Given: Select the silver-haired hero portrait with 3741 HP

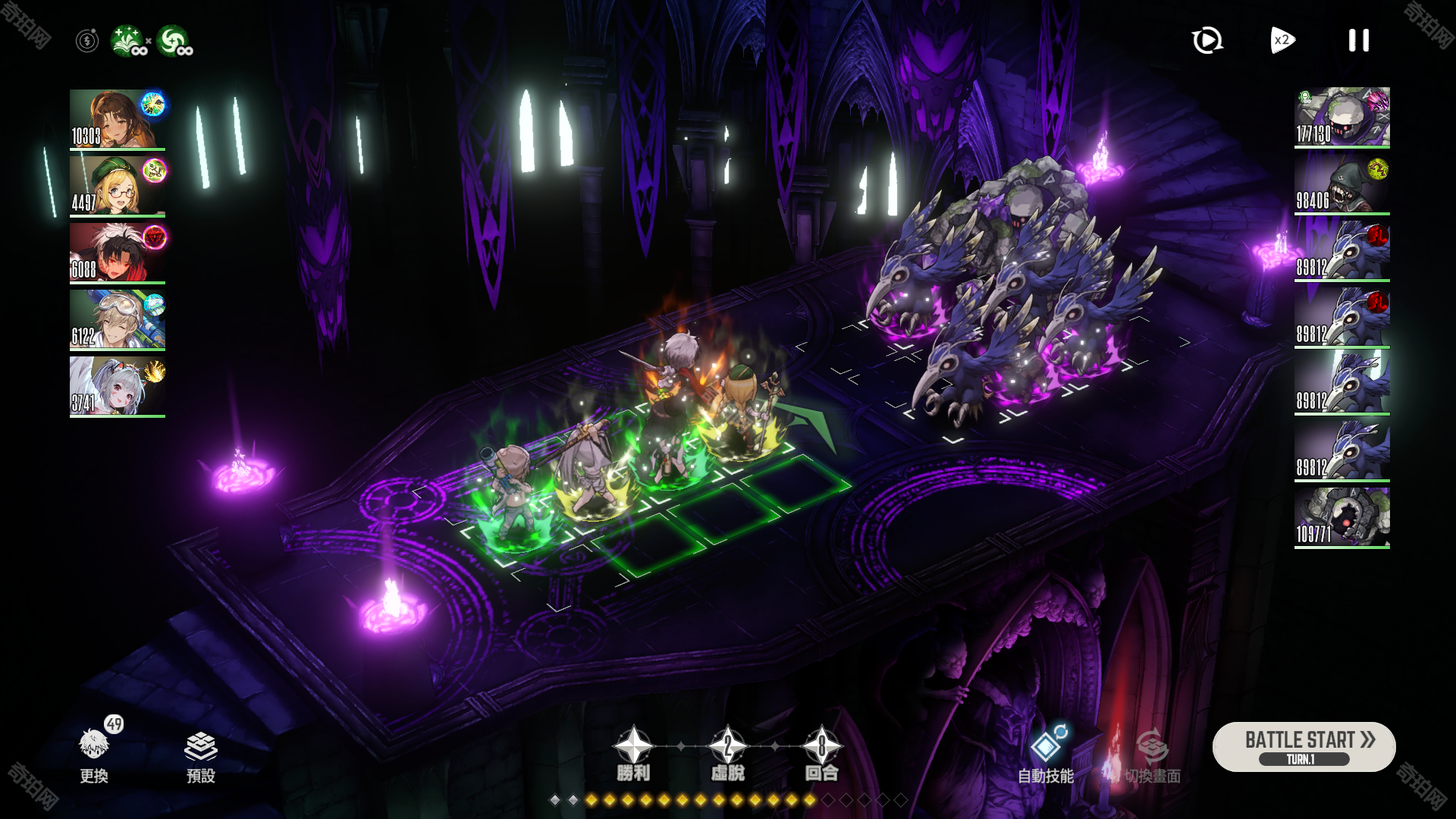Looking at the screenshot, I should click(118, 386).
